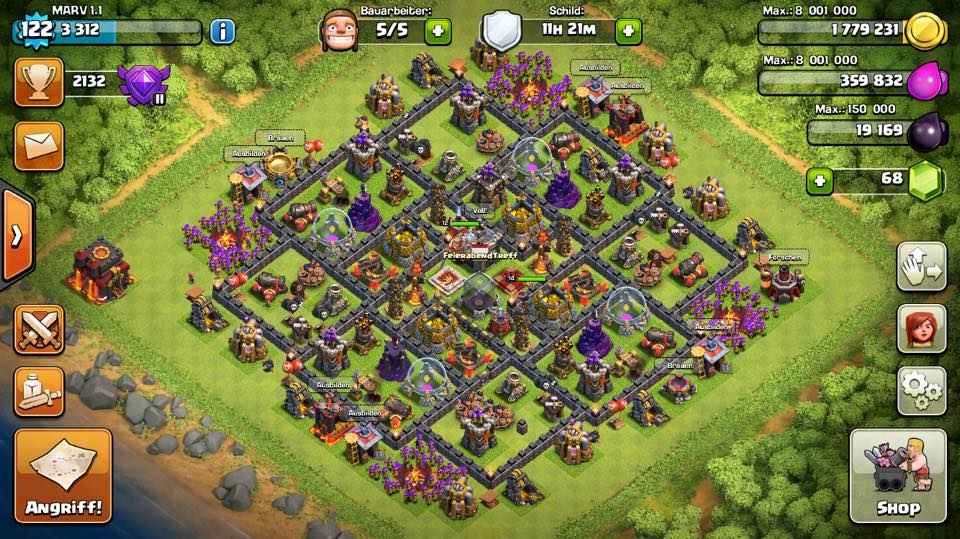
Task: Tap the Angriff! attack map button
Action: [63, 476]
